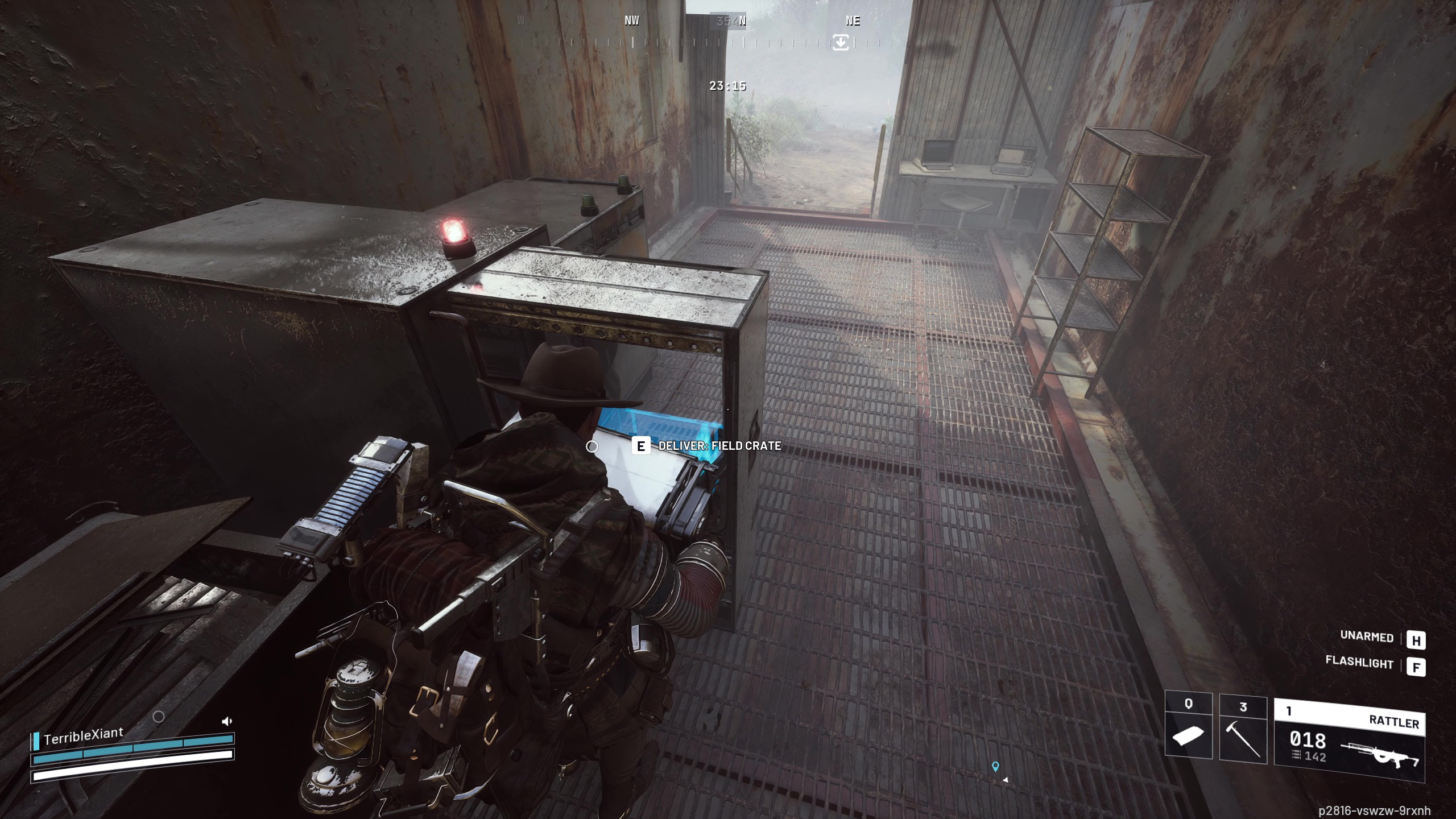Click the blue location pin marker
The image size is (1456, 819).
click(x=995, y=767)
